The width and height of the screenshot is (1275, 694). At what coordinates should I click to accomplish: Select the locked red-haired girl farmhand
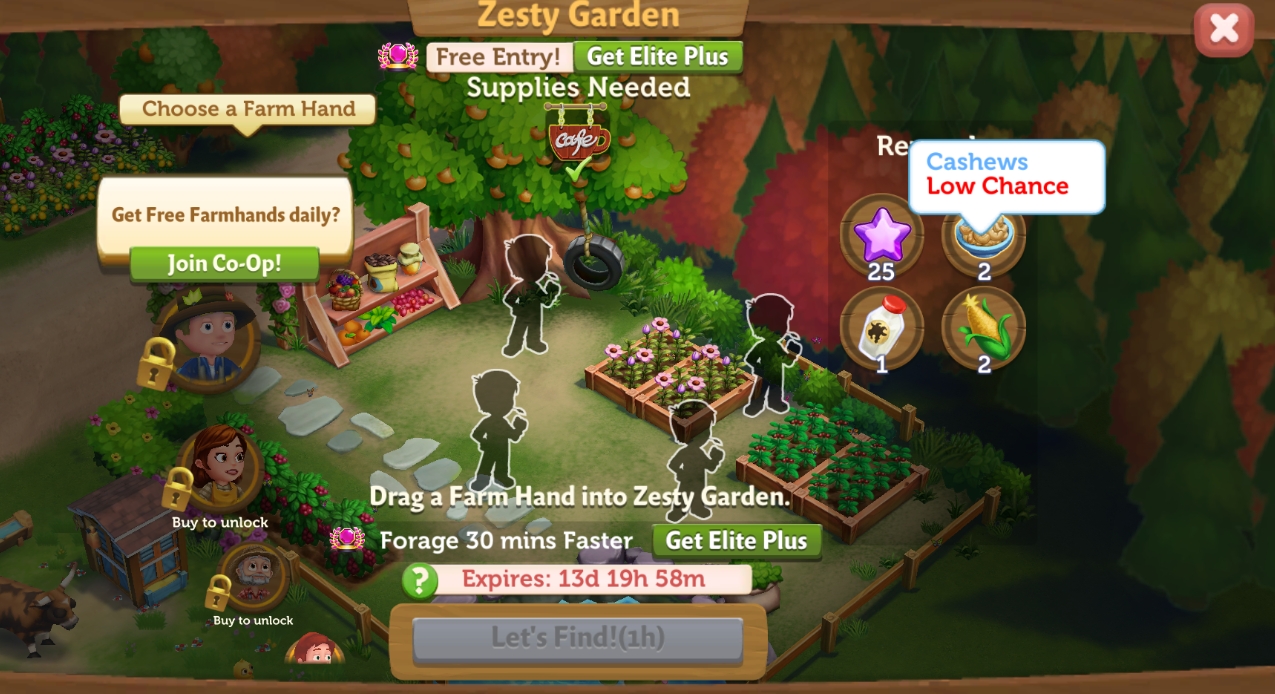click(x=222, y=467)
